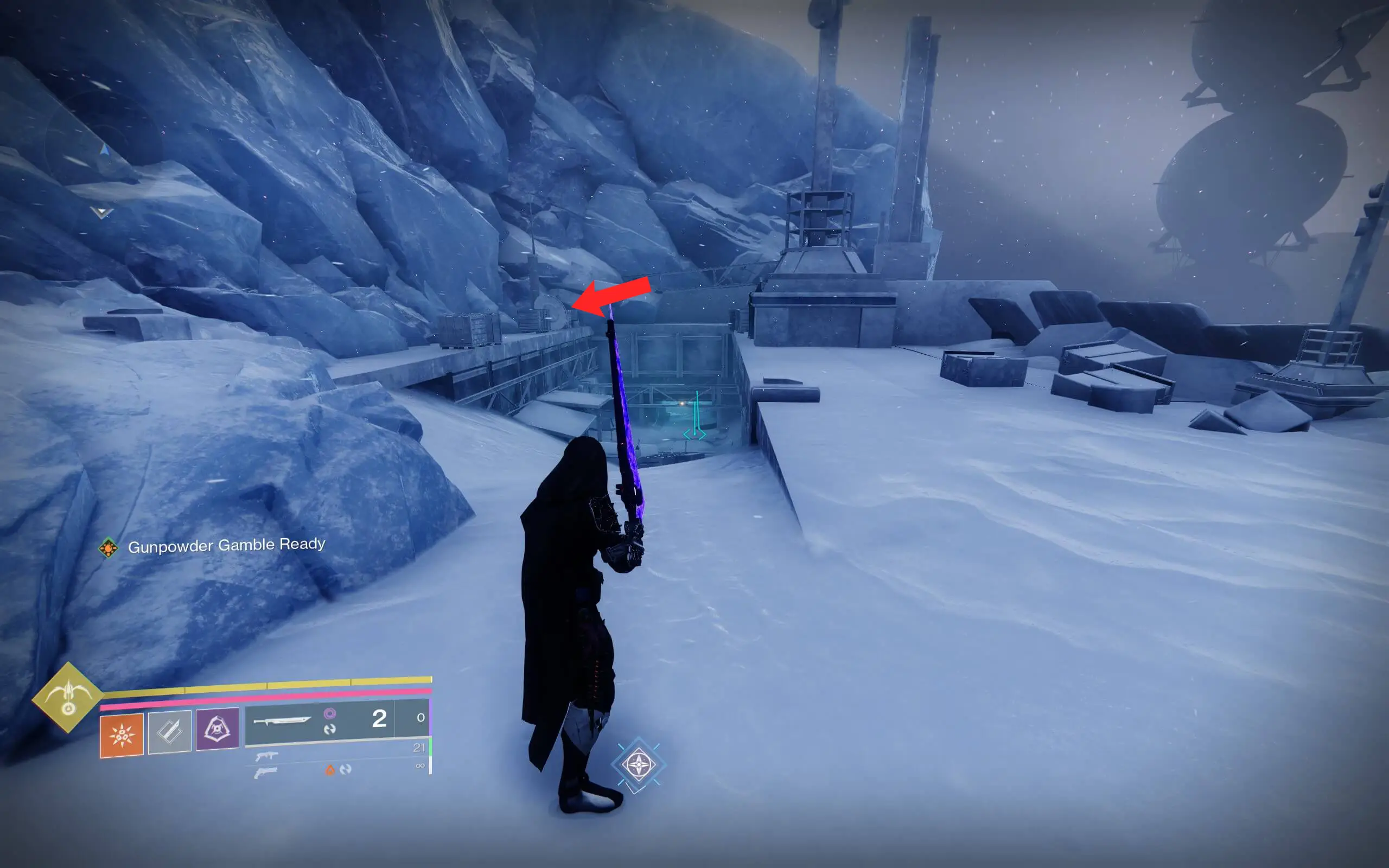Click the submachine gun secondary weapon icon

pyautogui.click(x=266, y=757)
